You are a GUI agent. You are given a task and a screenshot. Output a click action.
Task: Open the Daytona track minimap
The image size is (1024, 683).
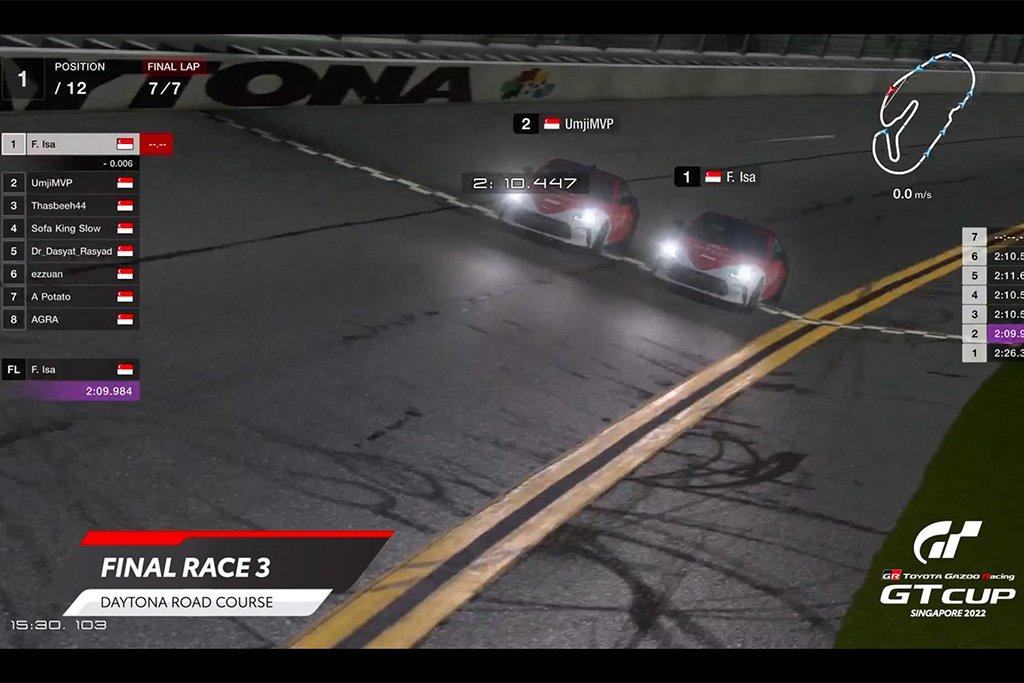point(924,108)
